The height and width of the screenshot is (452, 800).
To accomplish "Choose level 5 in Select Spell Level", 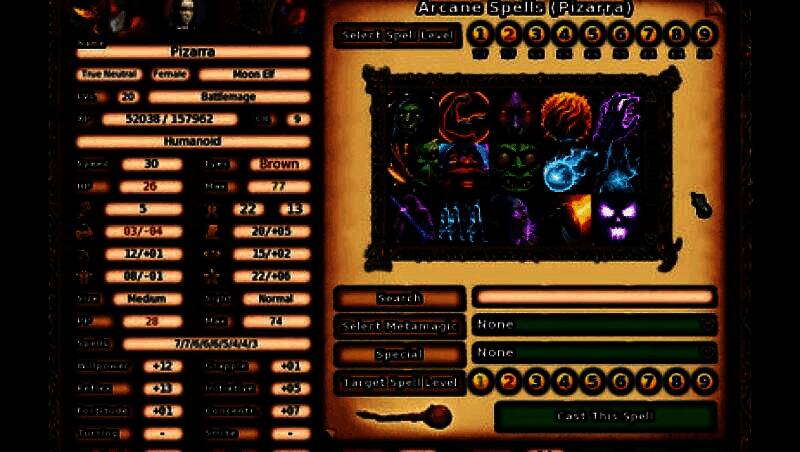I will click(593, 35).
